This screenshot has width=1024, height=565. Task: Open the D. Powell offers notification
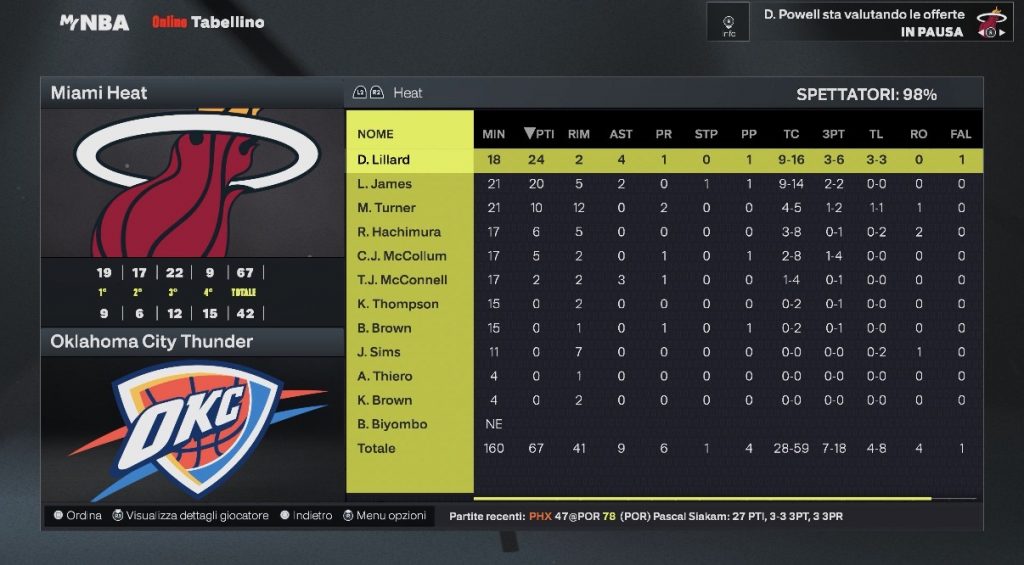pyautogui.click(x=860, y=22)
